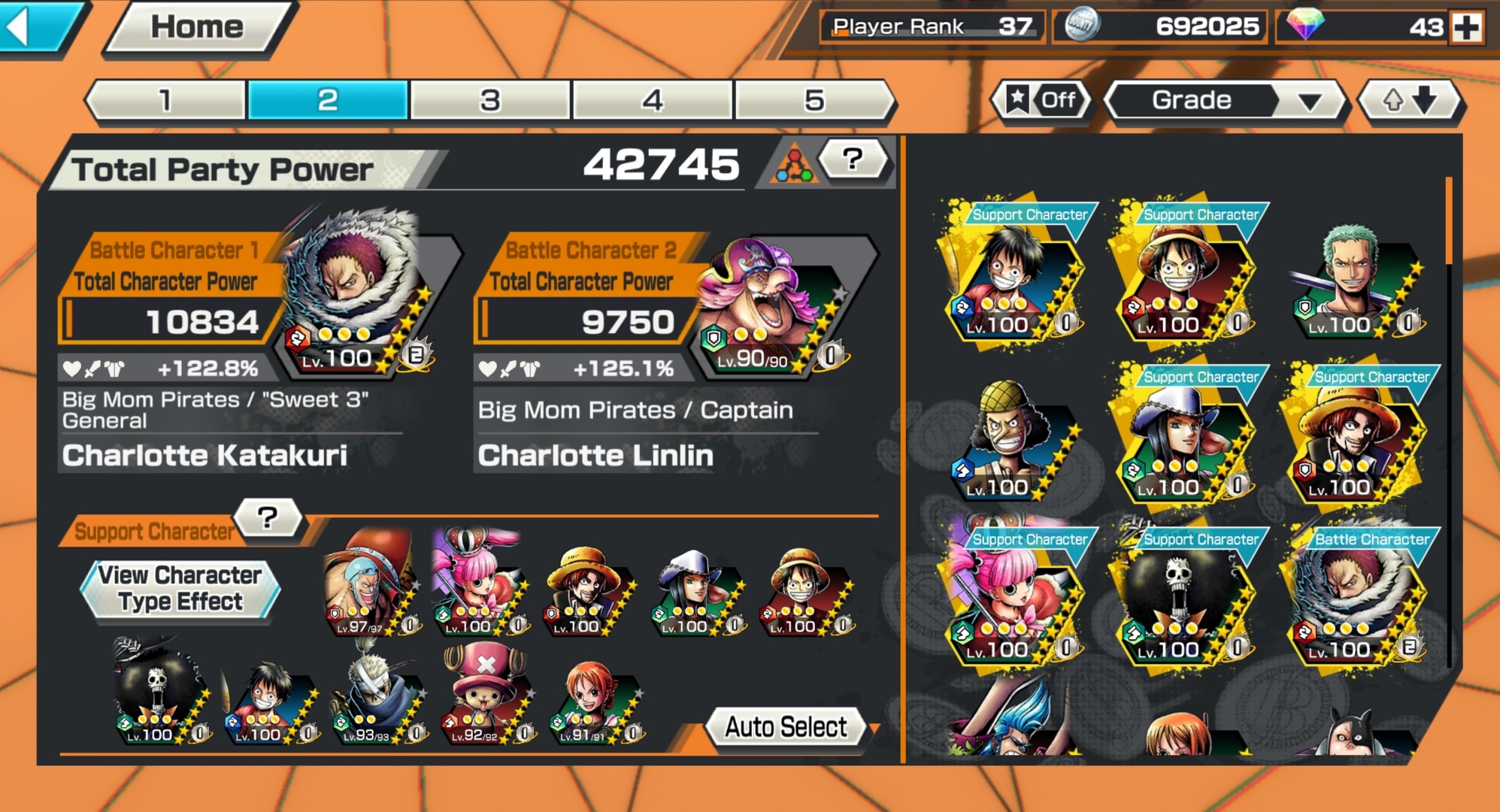Screen dimensions: 1500x812
Task: Open the Total Party Power help icon
Action: click(x=850, y=160)
